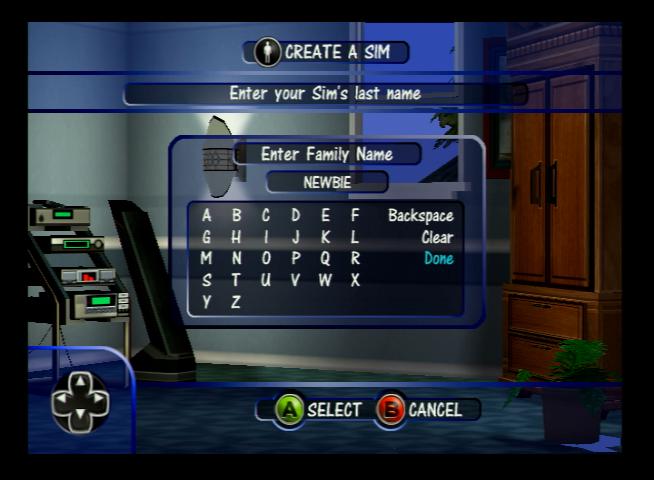Click letter Z on the grid
The width and height of the screenshot is (654, 480).
click(236, 302)
